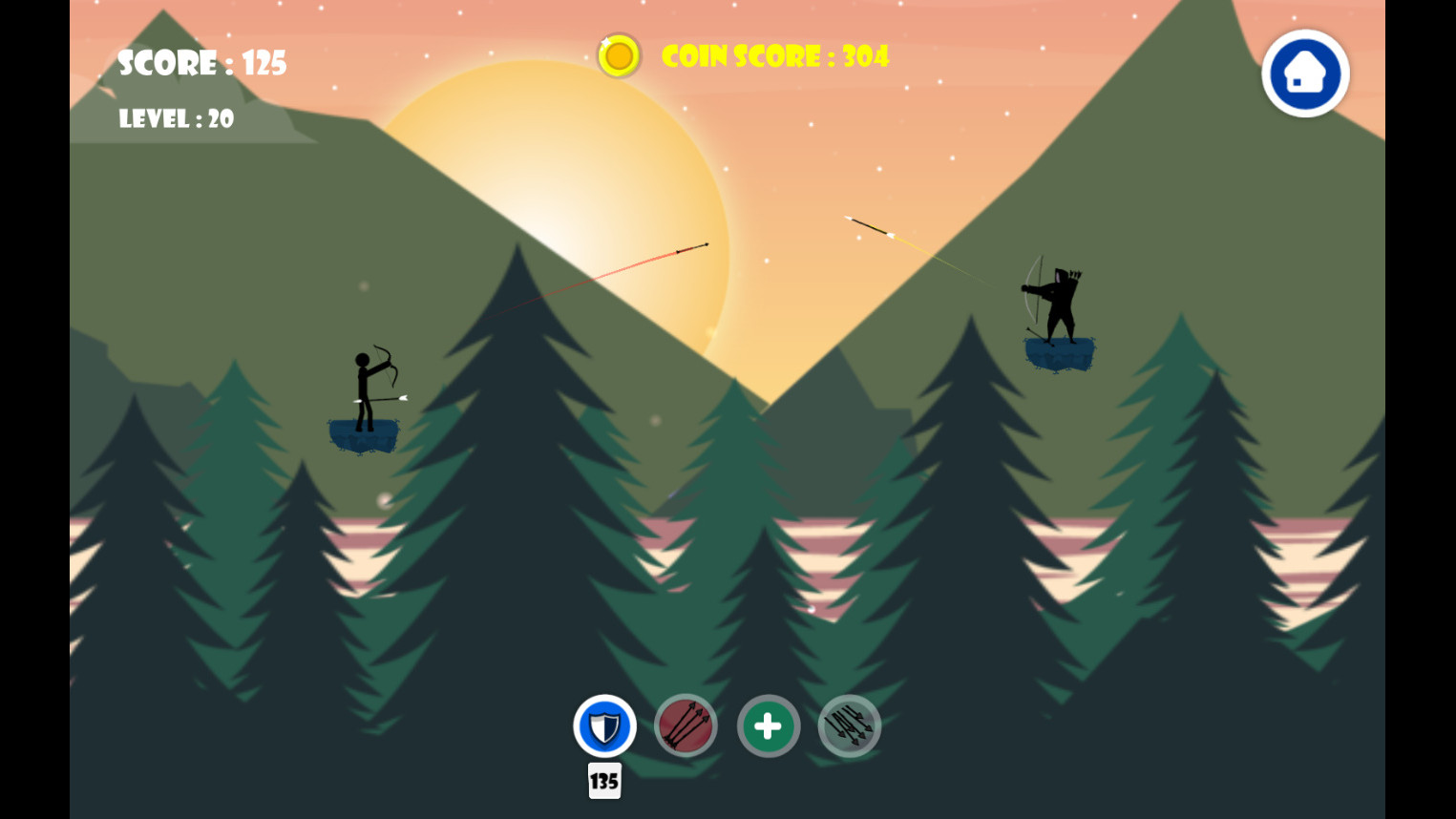
Task: Click the LEVEL : 20 text
Action: pyautogui.click(x=176, y=119)
